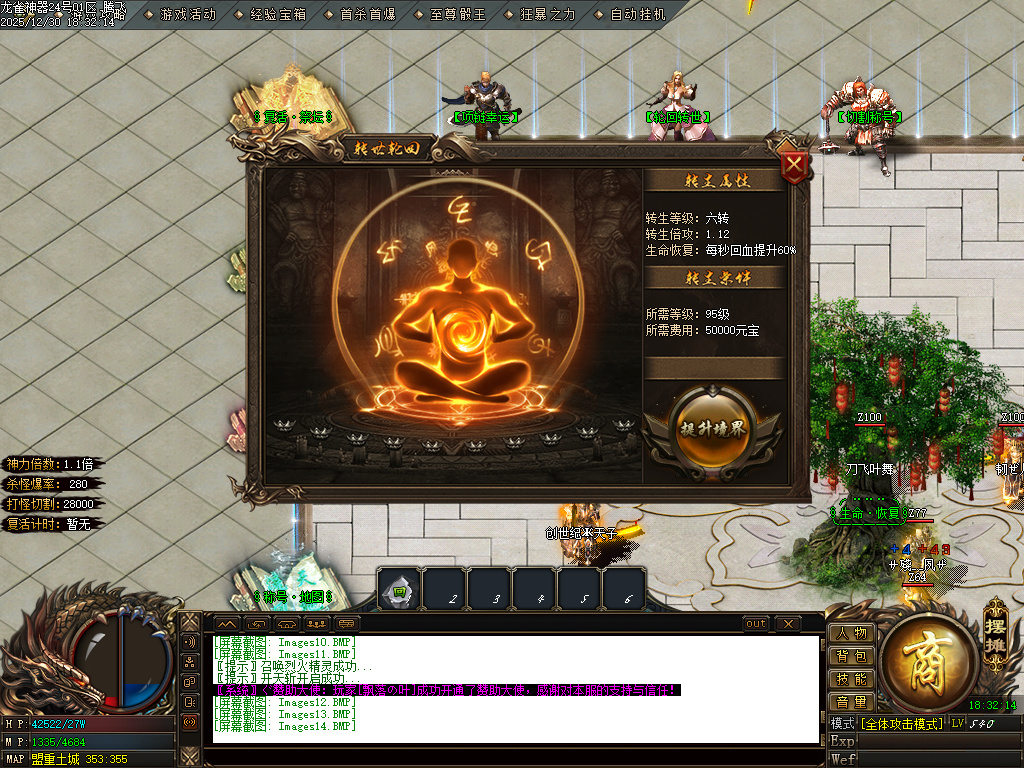Show the 技能 skills panel
This screenshot has height=768, width=1024.
(852, 679)
